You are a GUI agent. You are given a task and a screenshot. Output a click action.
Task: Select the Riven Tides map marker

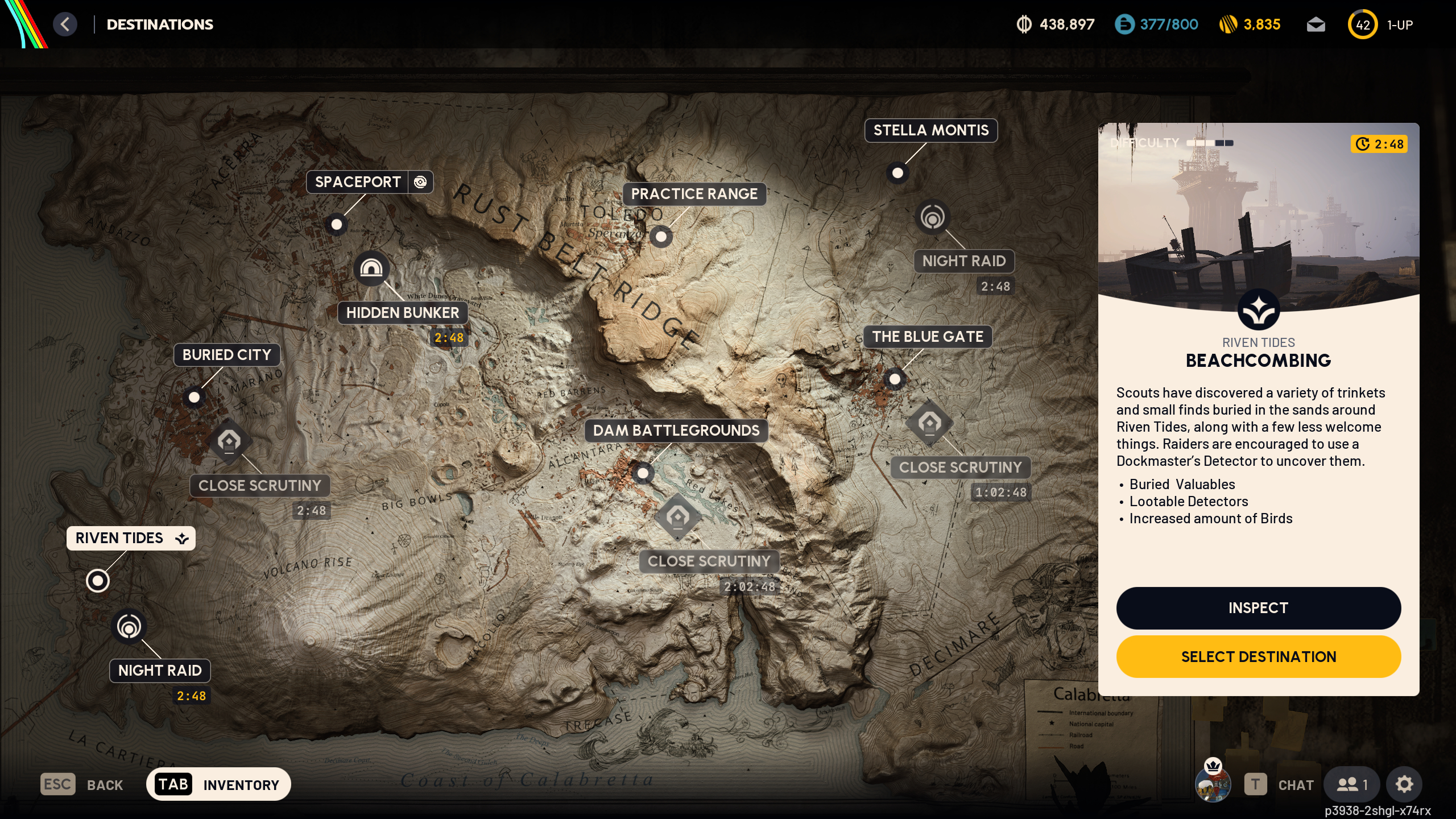tap(98, 581)
